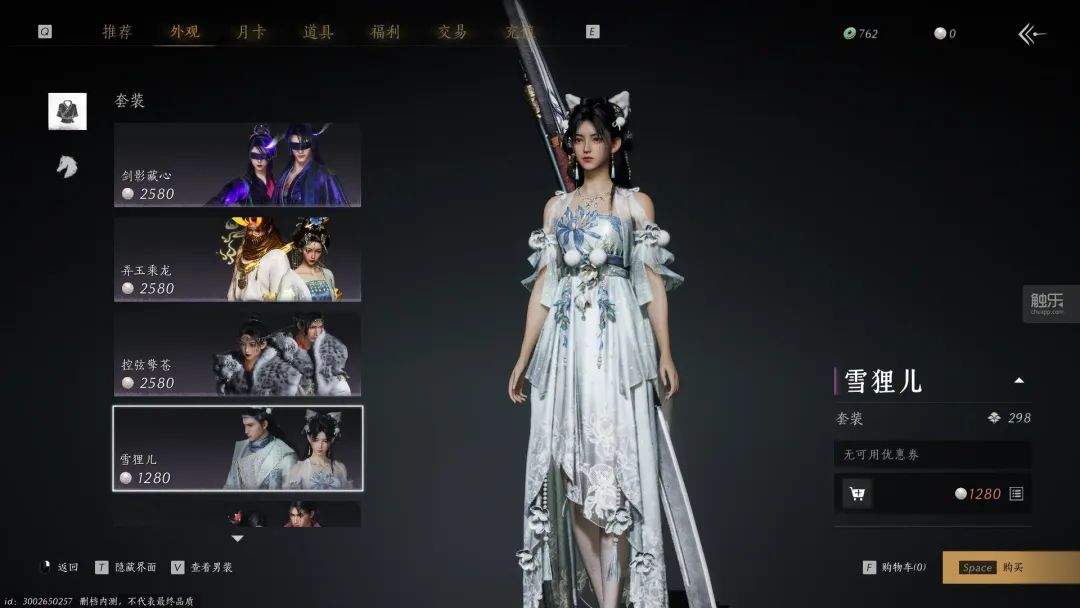The image size is (1080, 608).
Task: Hide the interface with 隐藏界面
Action: click(x=127, y=567)
